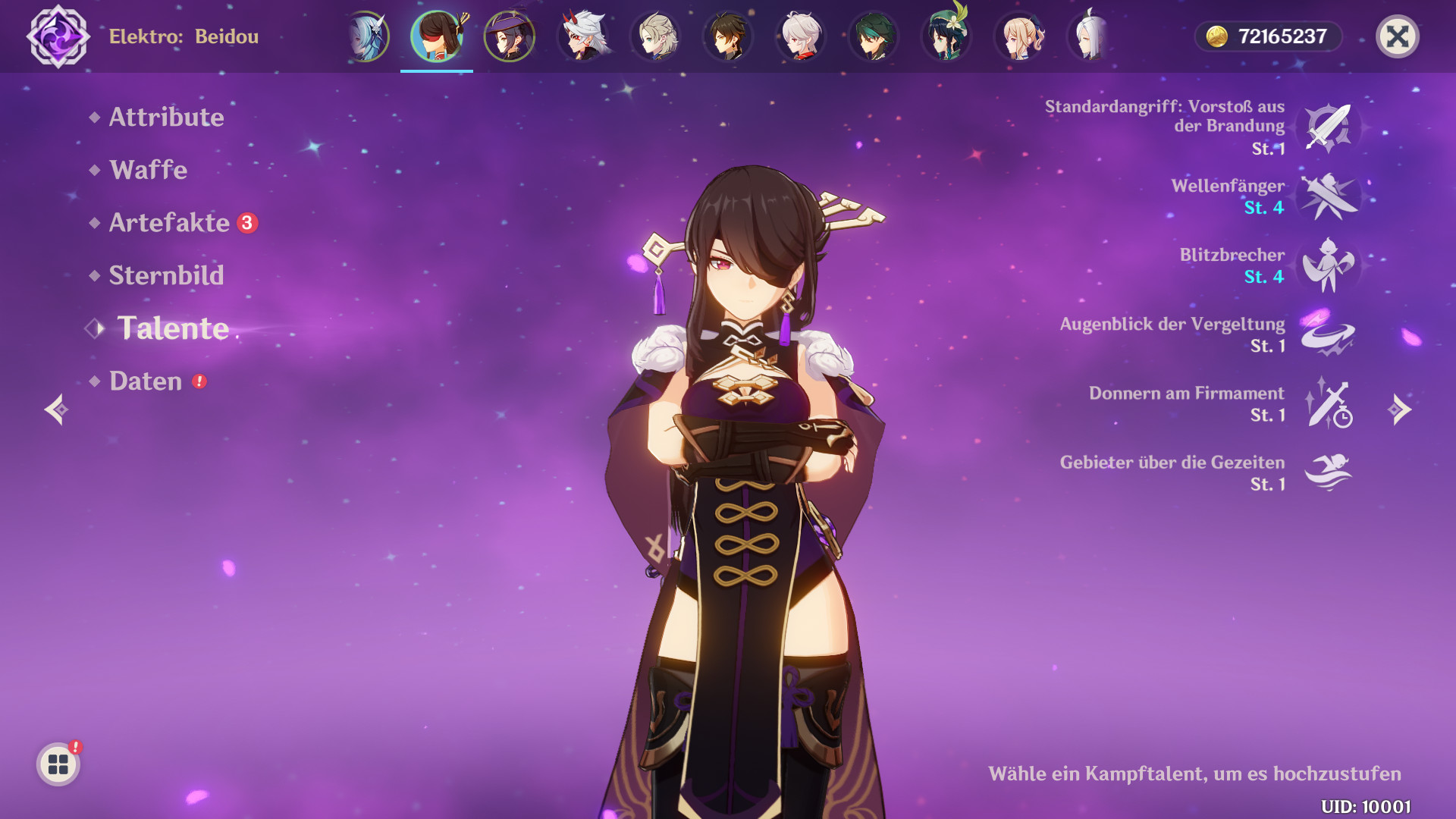Select Beidou's highlighted character portrait
The height and width of the screenshot is (819, 1456).
[438, 36]
